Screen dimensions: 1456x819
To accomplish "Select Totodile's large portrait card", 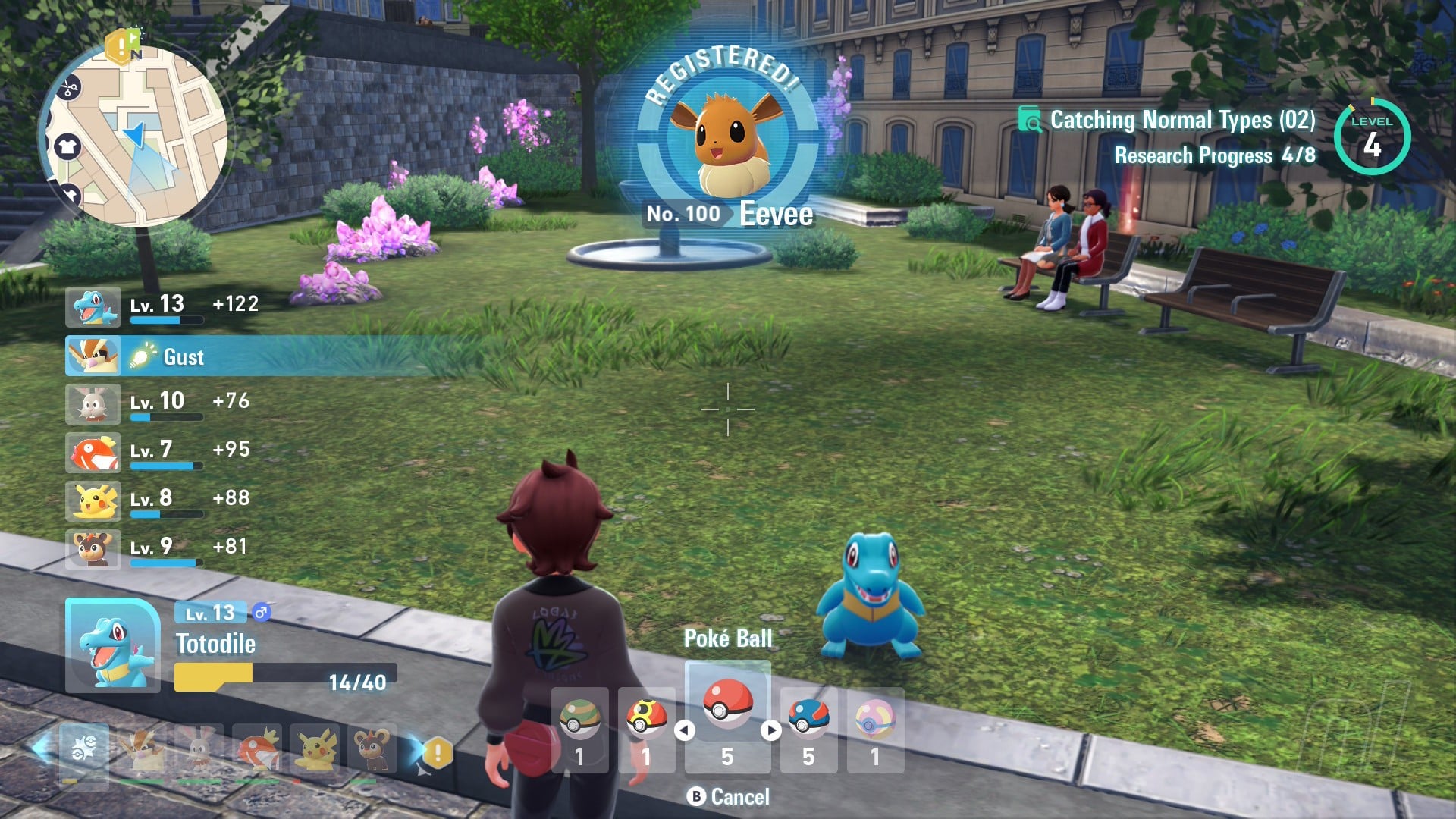I will coord(113,645).
